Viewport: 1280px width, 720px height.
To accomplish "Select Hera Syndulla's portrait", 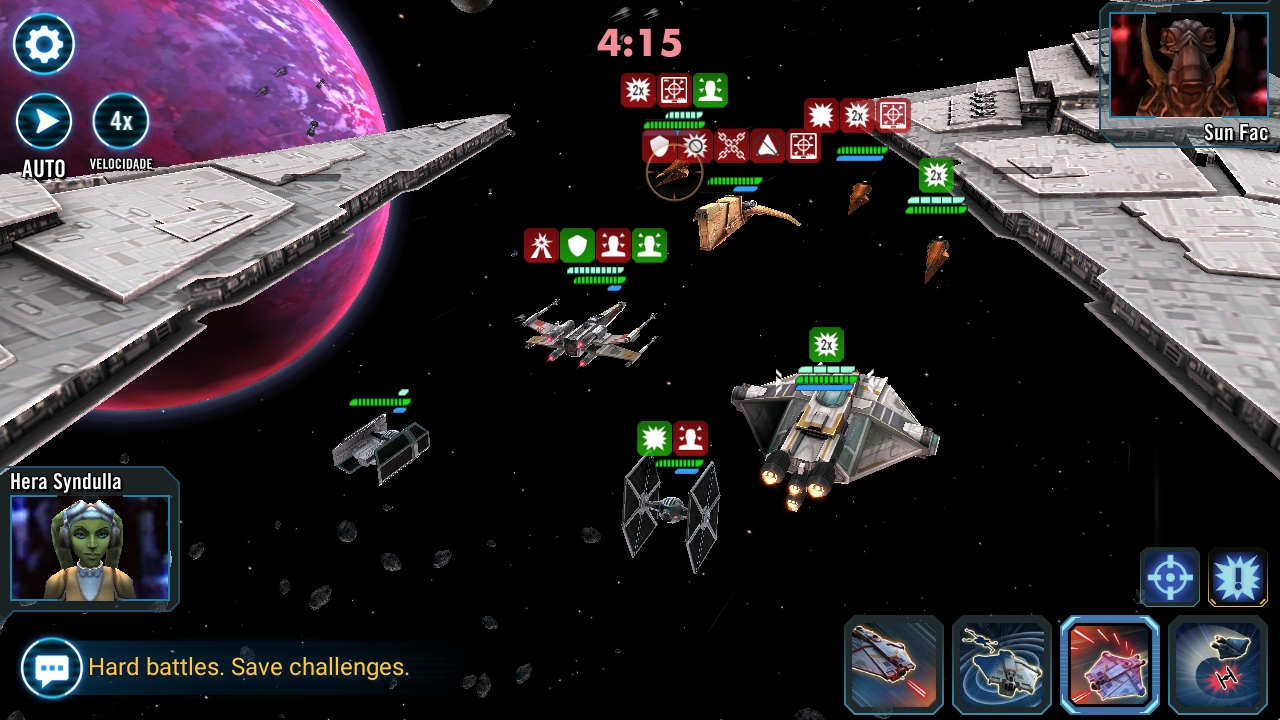I will coord(91,547).
